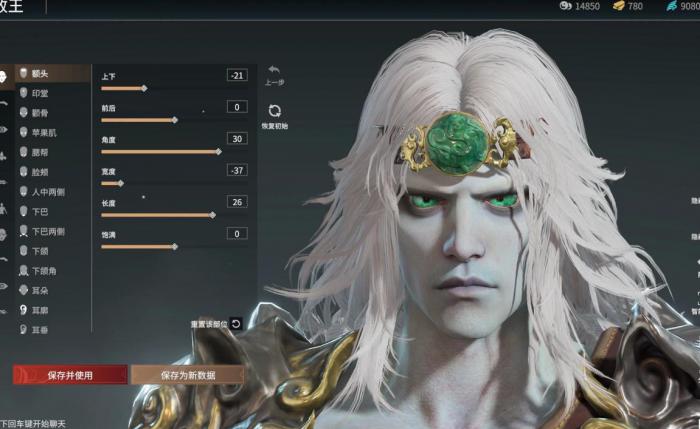Screen dimensions: 700x429
Task: Choose the 印堂 face part
Action: point(45,93)
